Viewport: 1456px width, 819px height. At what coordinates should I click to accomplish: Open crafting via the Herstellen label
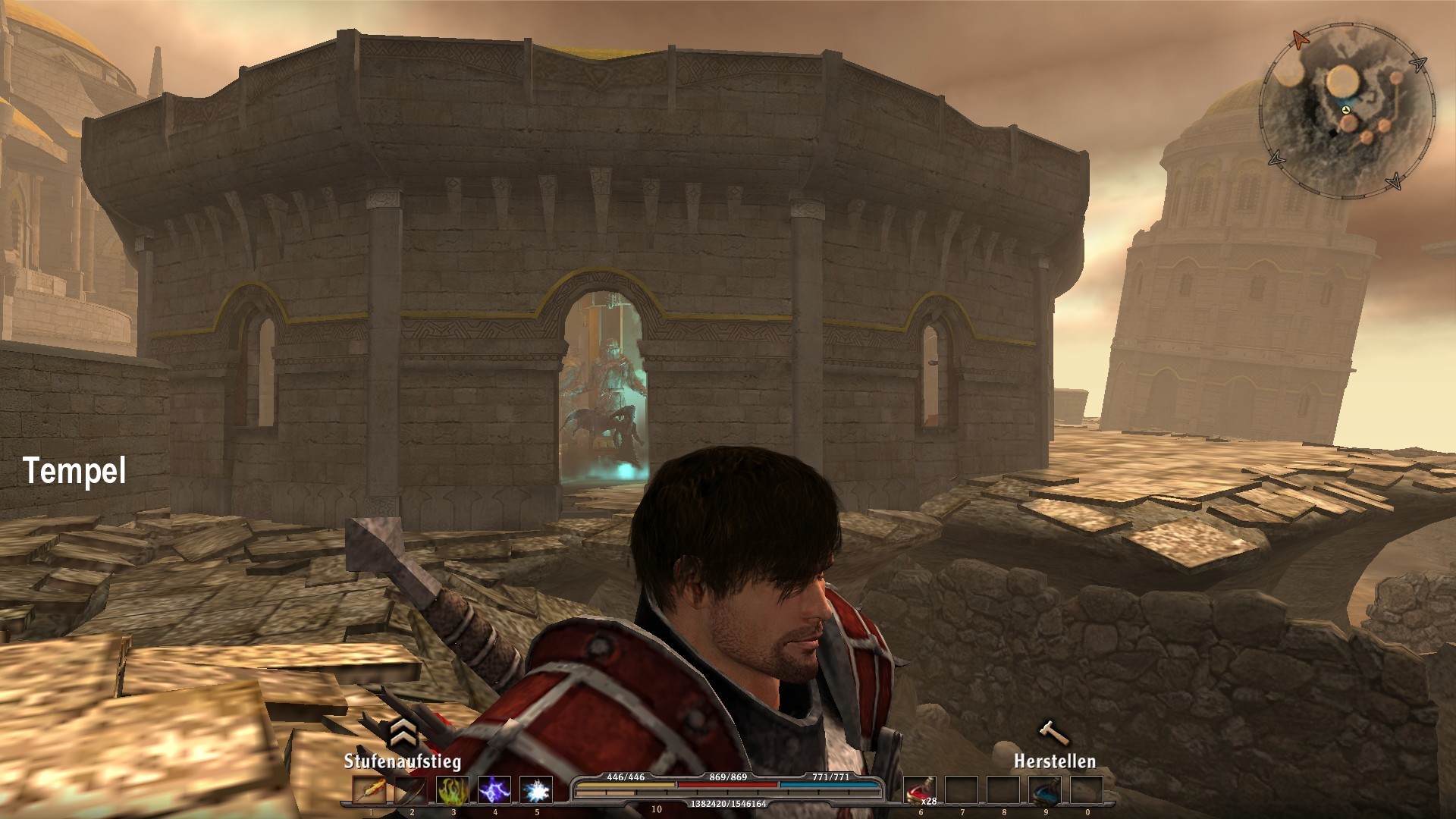click(x=1057, y=762)
